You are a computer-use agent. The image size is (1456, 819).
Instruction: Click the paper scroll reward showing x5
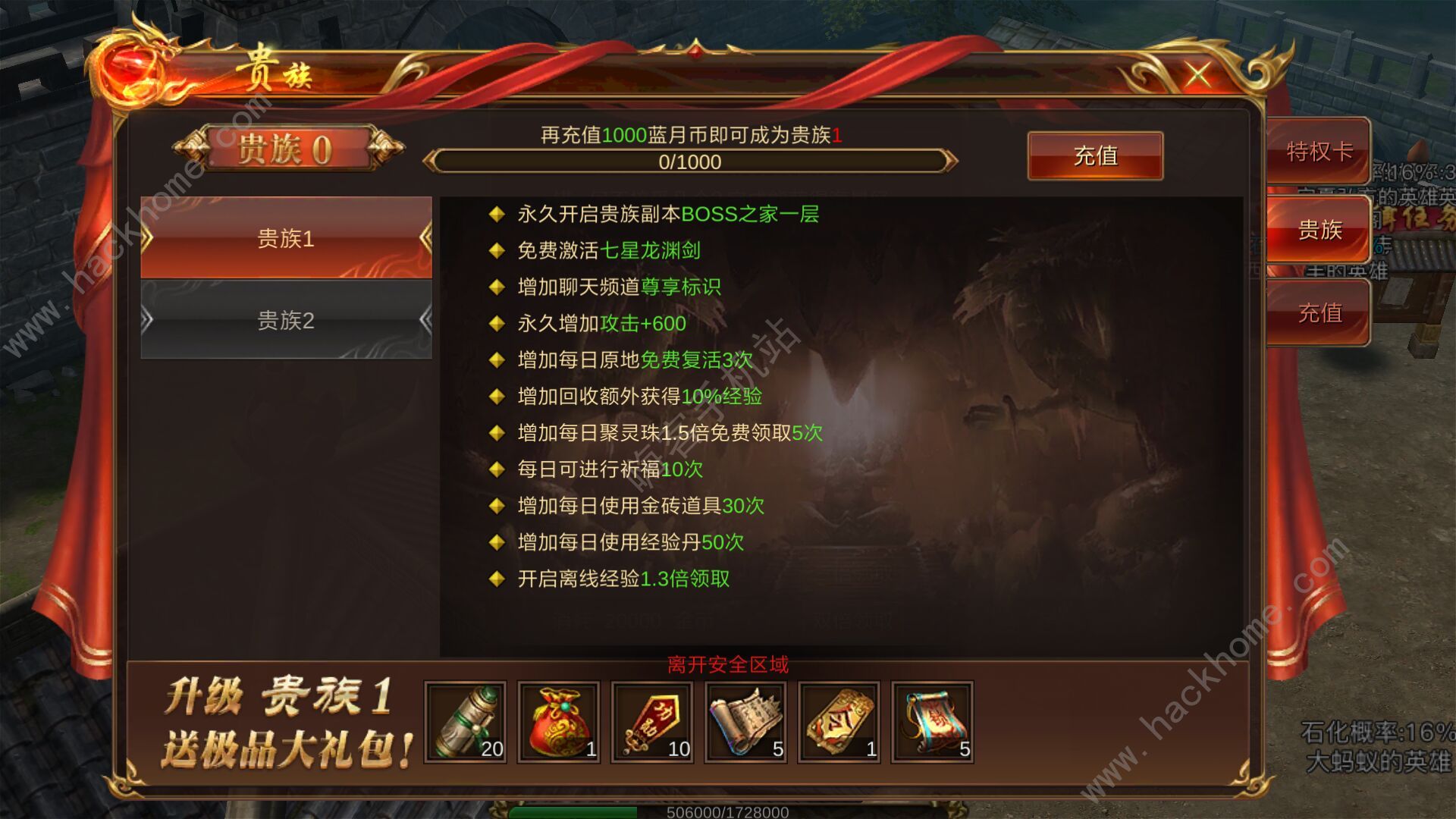(x=745, y=722)
